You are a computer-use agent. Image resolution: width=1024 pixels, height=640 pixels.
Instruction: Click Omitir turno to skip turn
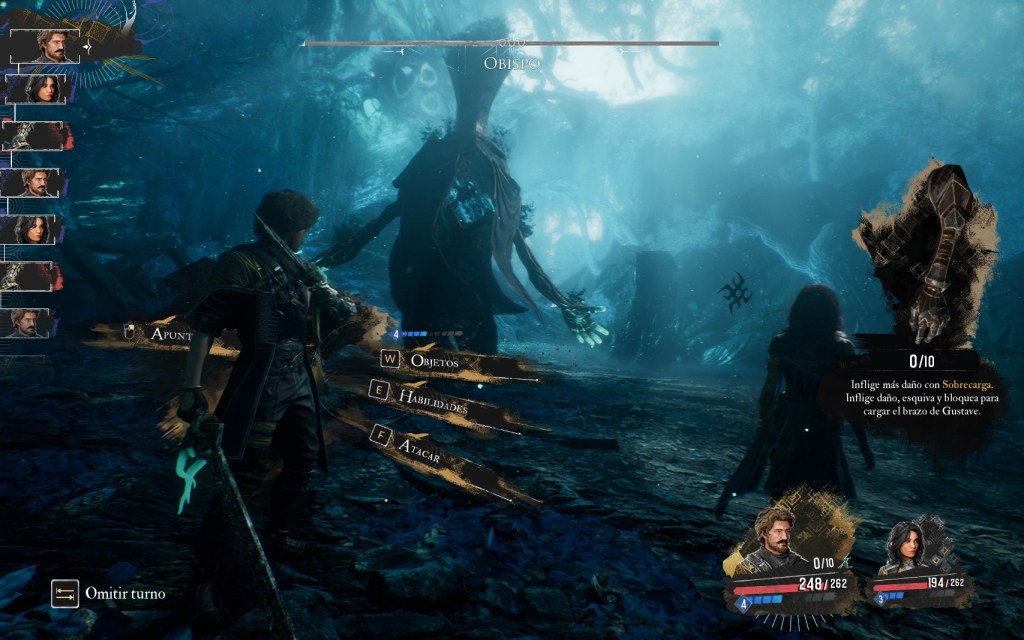110,594
